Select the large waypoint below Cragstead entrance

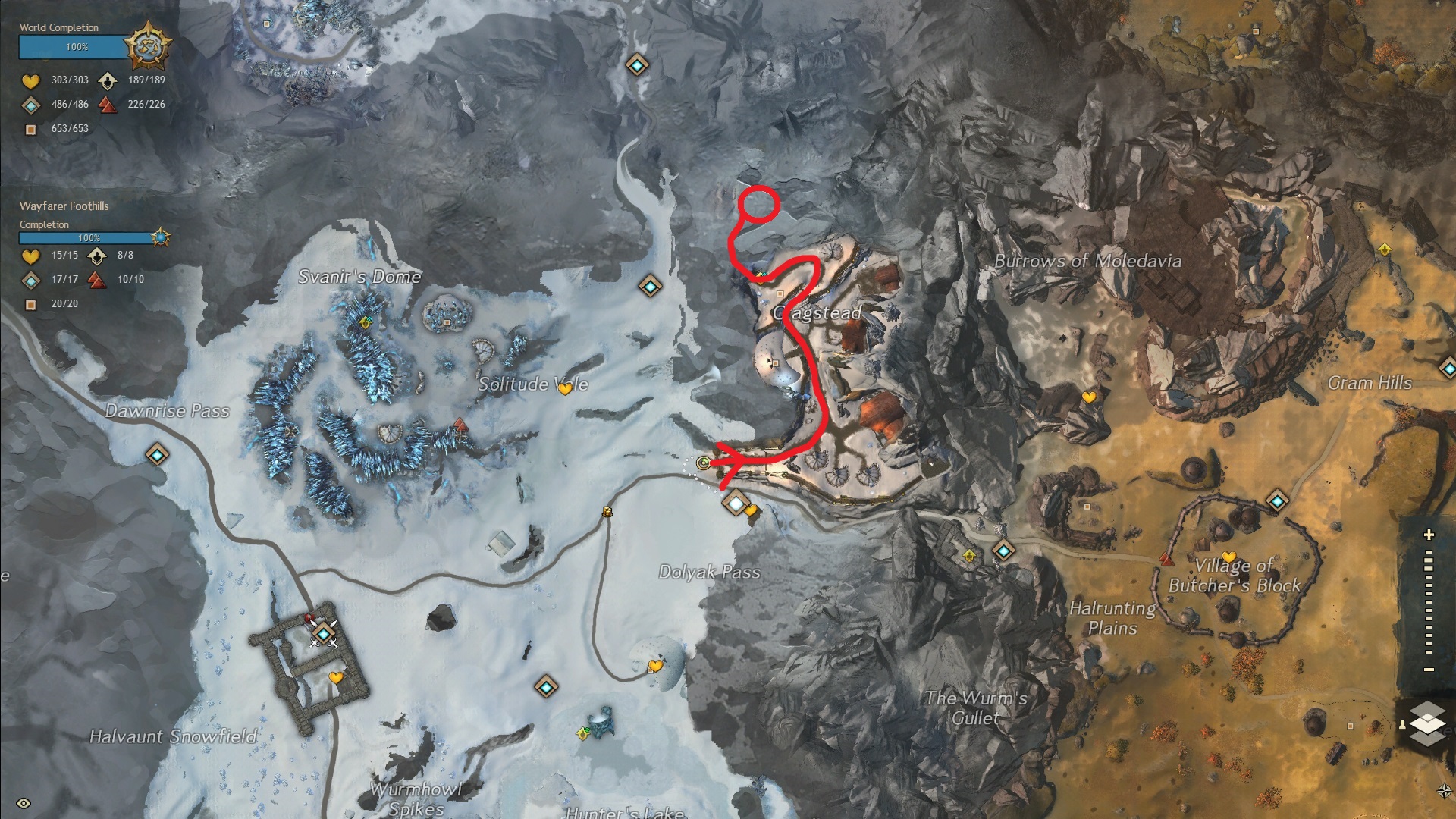pos(736,502)
